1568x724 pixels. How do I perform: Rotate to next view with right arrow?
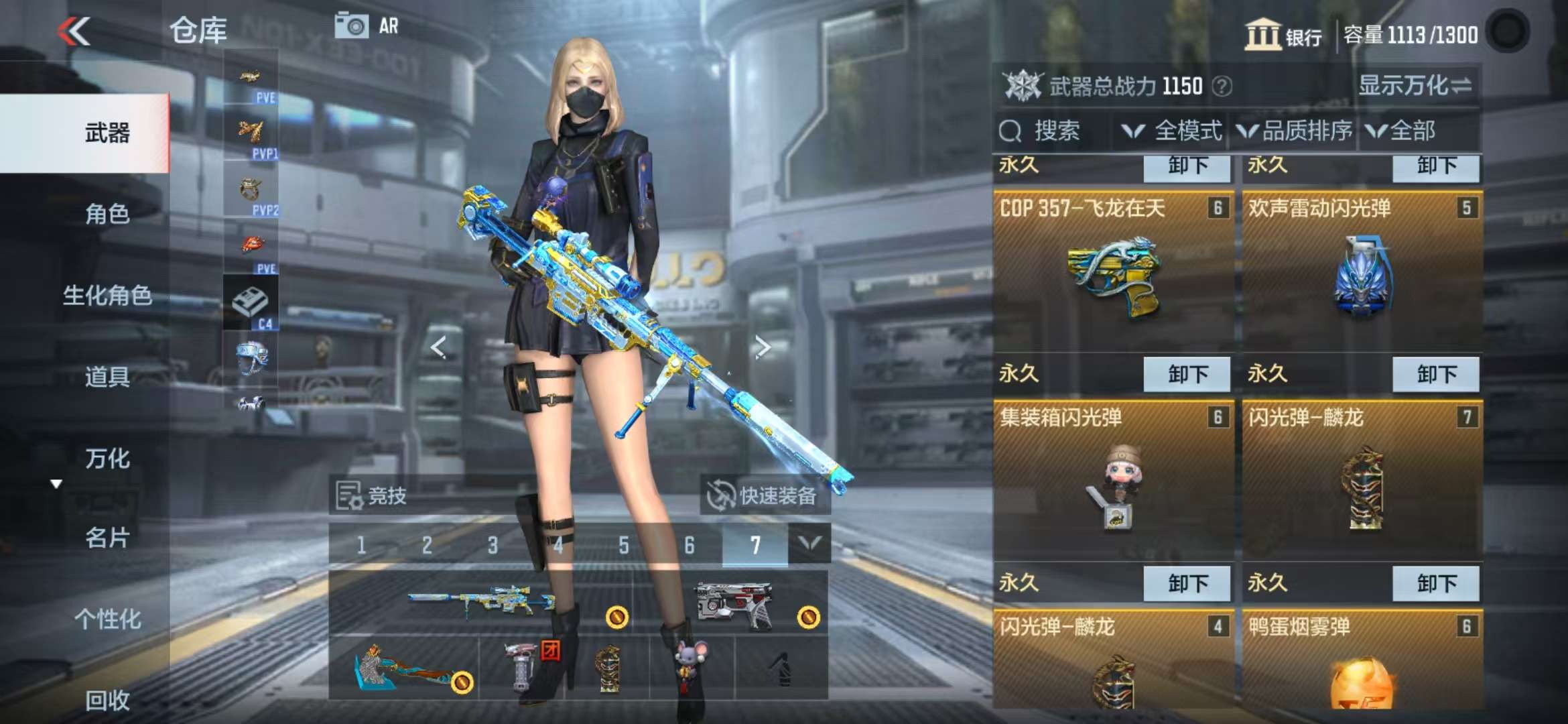click(762, 347)
